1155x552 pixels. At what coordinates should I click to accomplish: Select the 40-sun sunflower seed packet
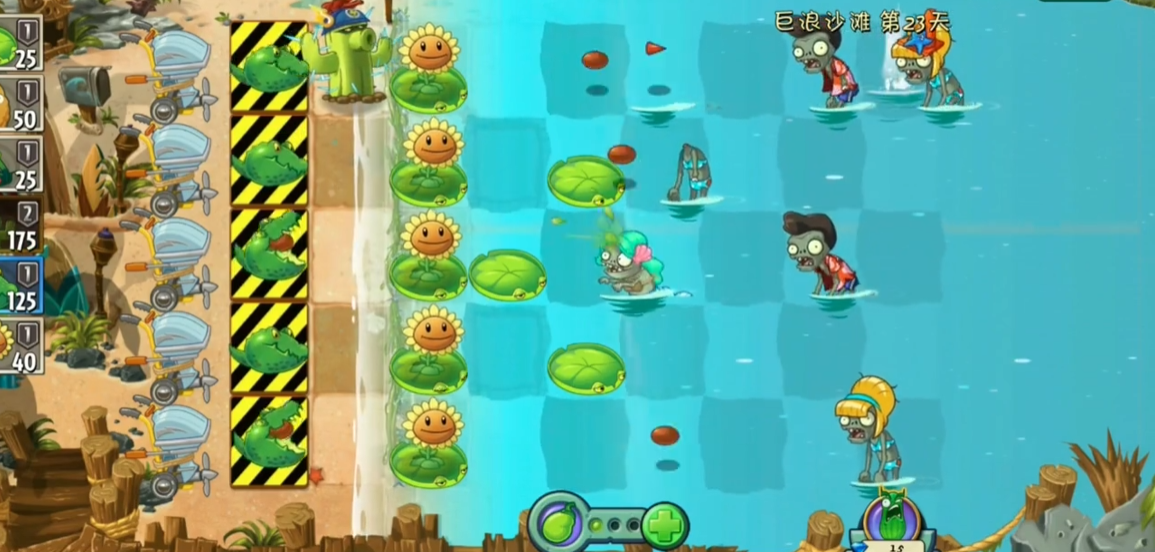pos(18,344)
